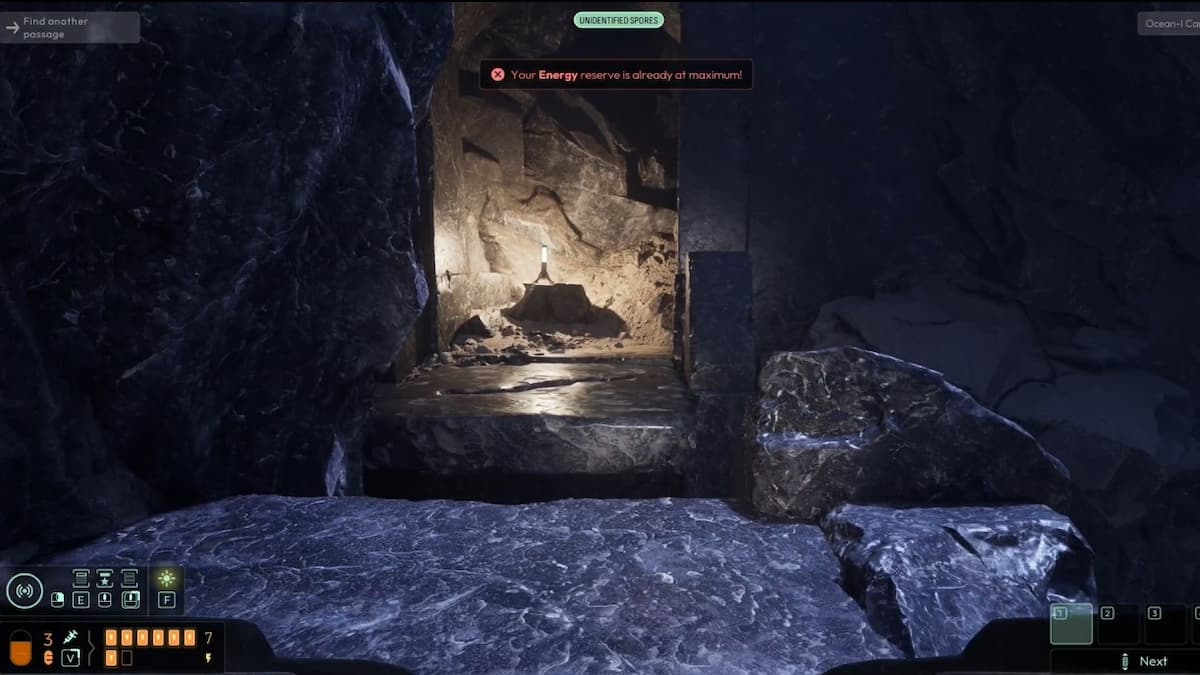Select the star scan mode icon

(104, 578)
